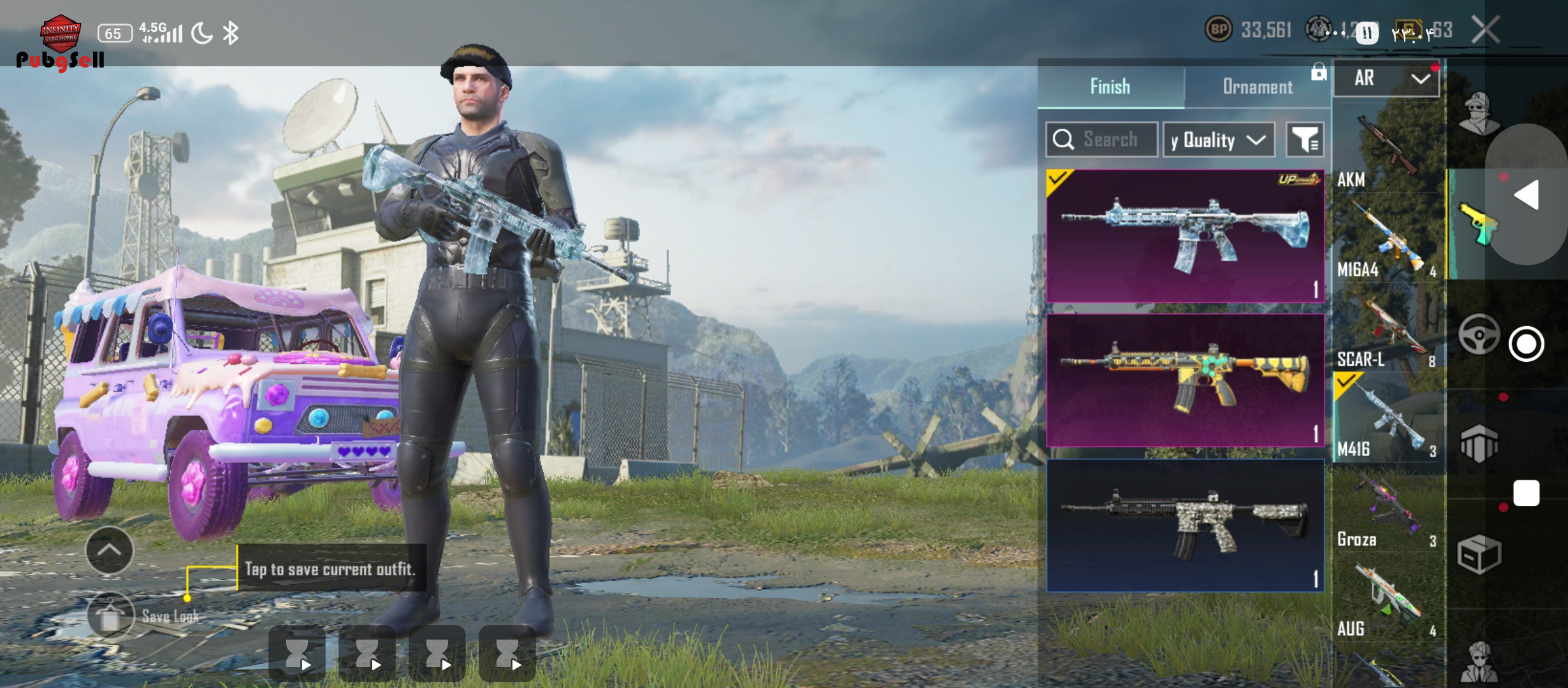
Task: Pick the digital camo M416 finish
Action: [1185, 525]
